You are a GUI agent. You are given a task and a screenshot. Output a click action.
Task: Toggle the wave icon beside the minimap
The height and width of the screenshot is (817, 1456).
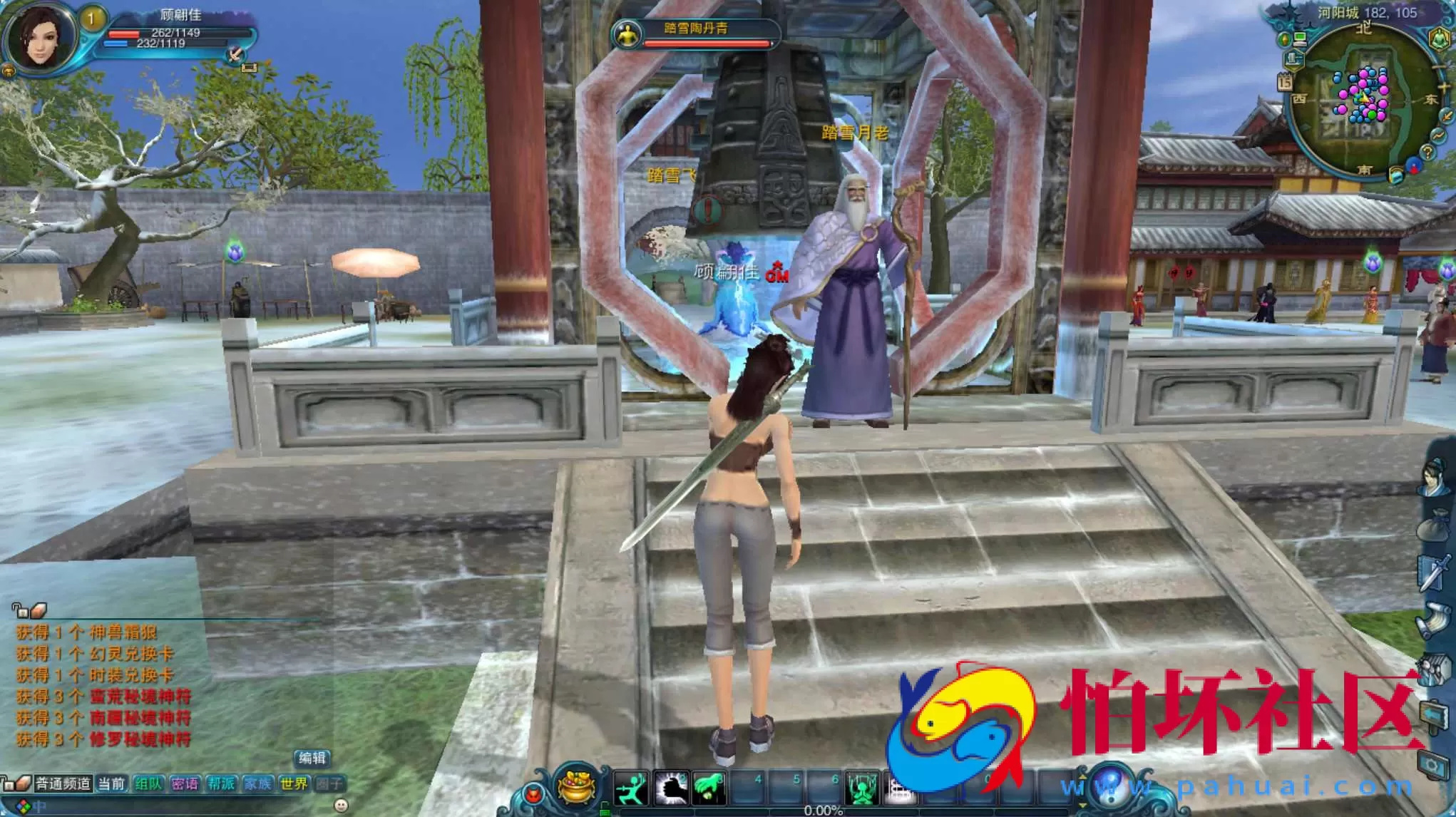coord(1438,134)
